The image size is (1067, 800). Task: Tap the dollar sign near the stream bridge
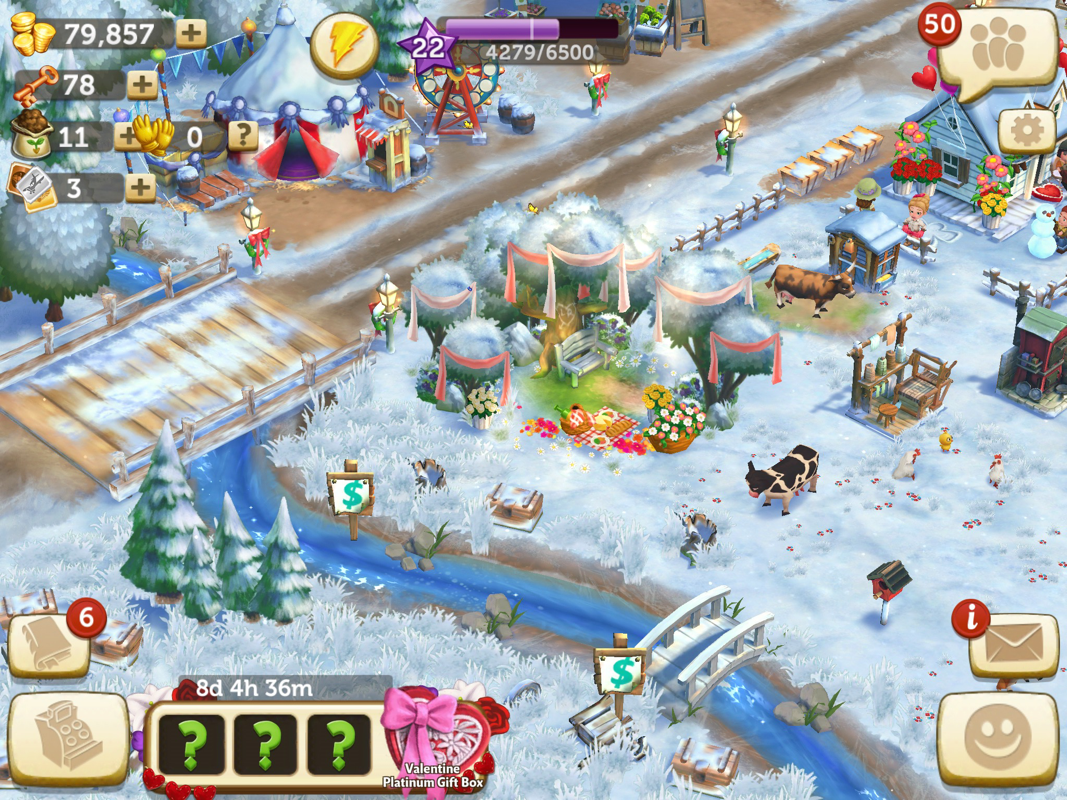coord(621,671)
